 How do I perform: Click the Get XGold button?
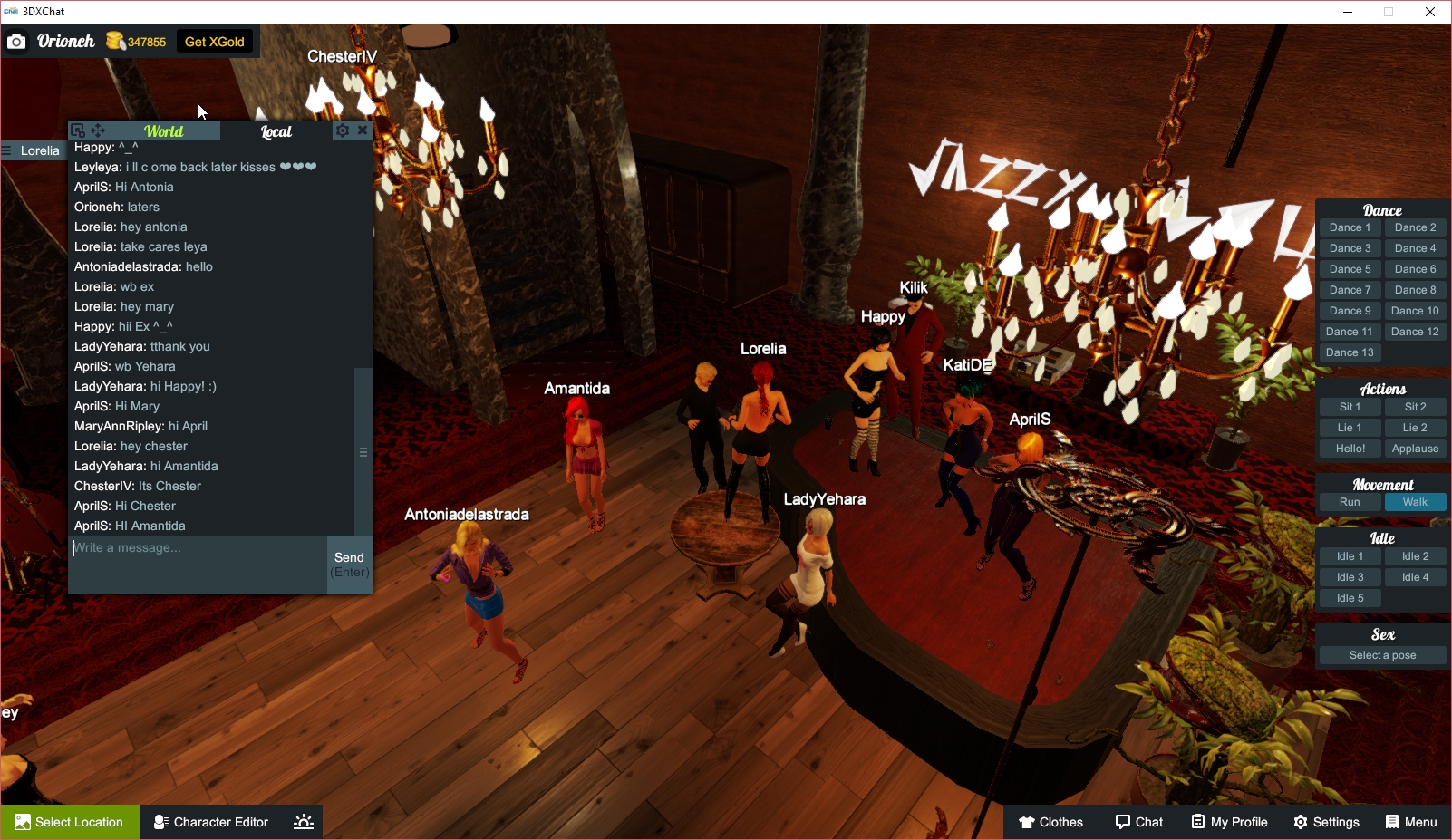(214, 41)
